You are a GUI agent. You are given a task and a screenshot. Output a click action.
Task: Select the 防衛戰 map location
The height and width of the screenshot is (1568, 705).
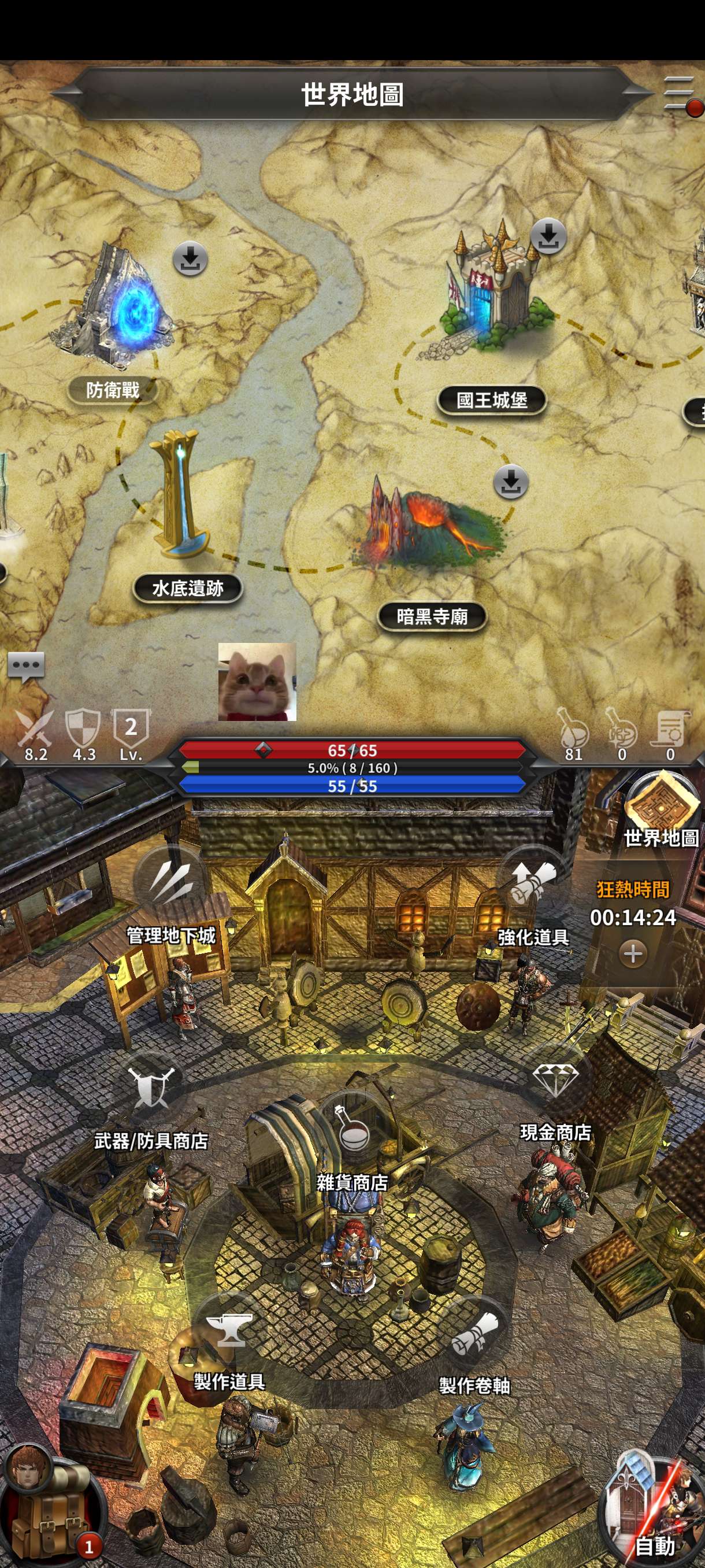[113, 390]
